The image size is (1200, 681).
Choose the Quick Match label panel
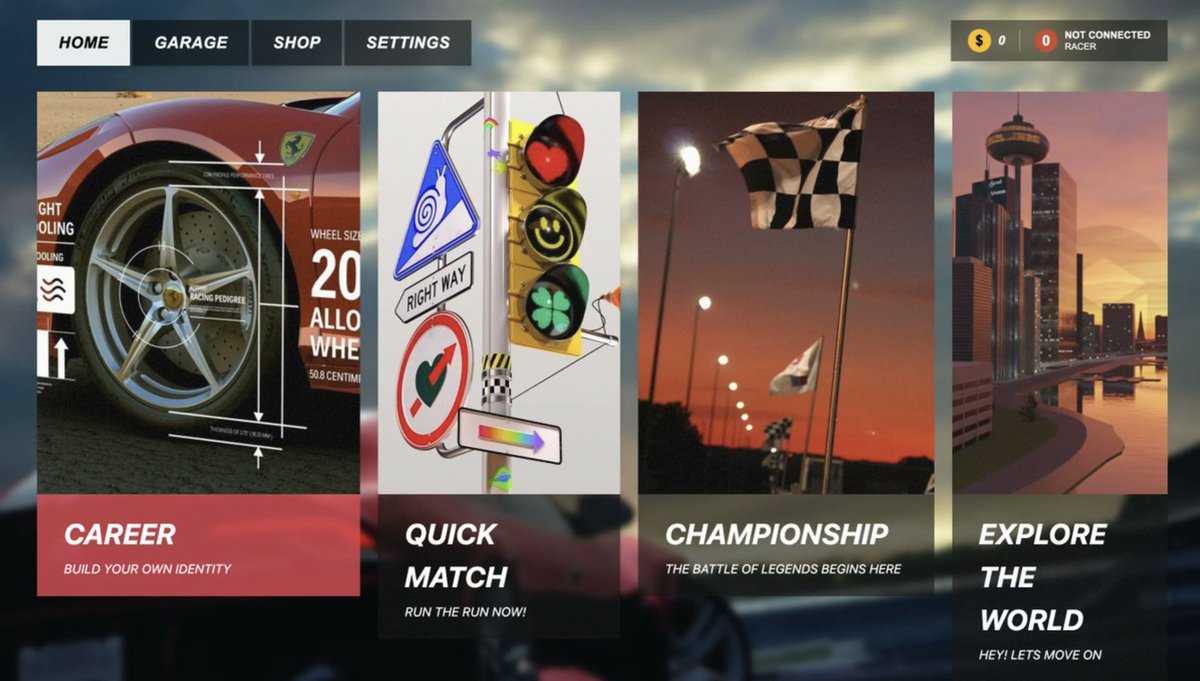[x=498, y=567]
